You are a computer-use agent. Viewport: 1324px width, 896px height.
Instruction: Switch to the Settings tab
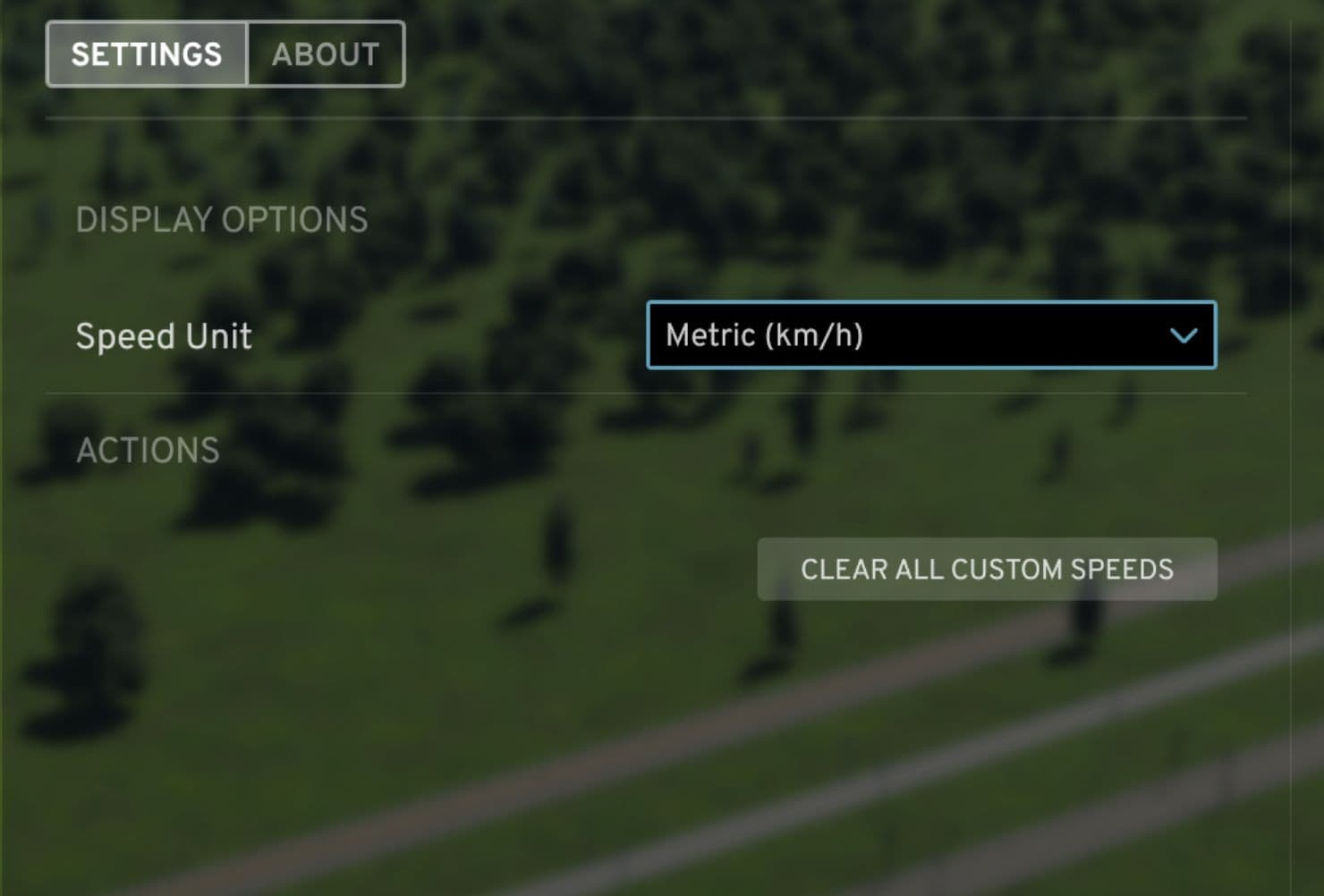click(x=147, y=55)
